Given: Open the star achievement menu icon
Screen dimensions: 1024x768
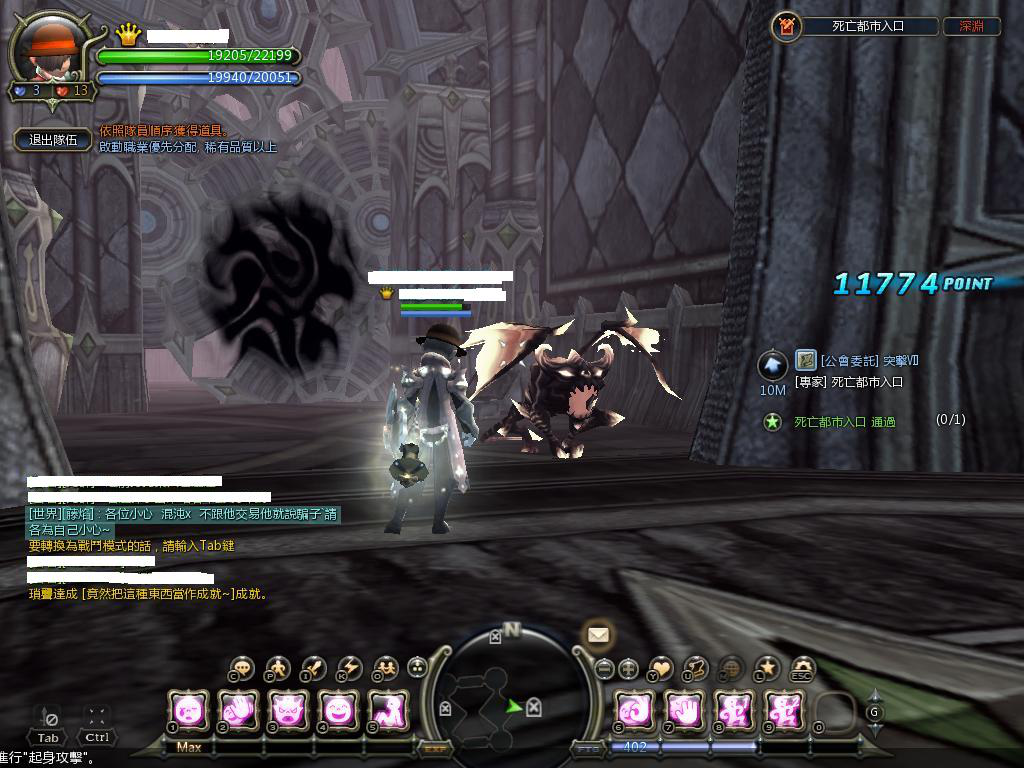Looking at the screenshot, I should tap(767, 667).
